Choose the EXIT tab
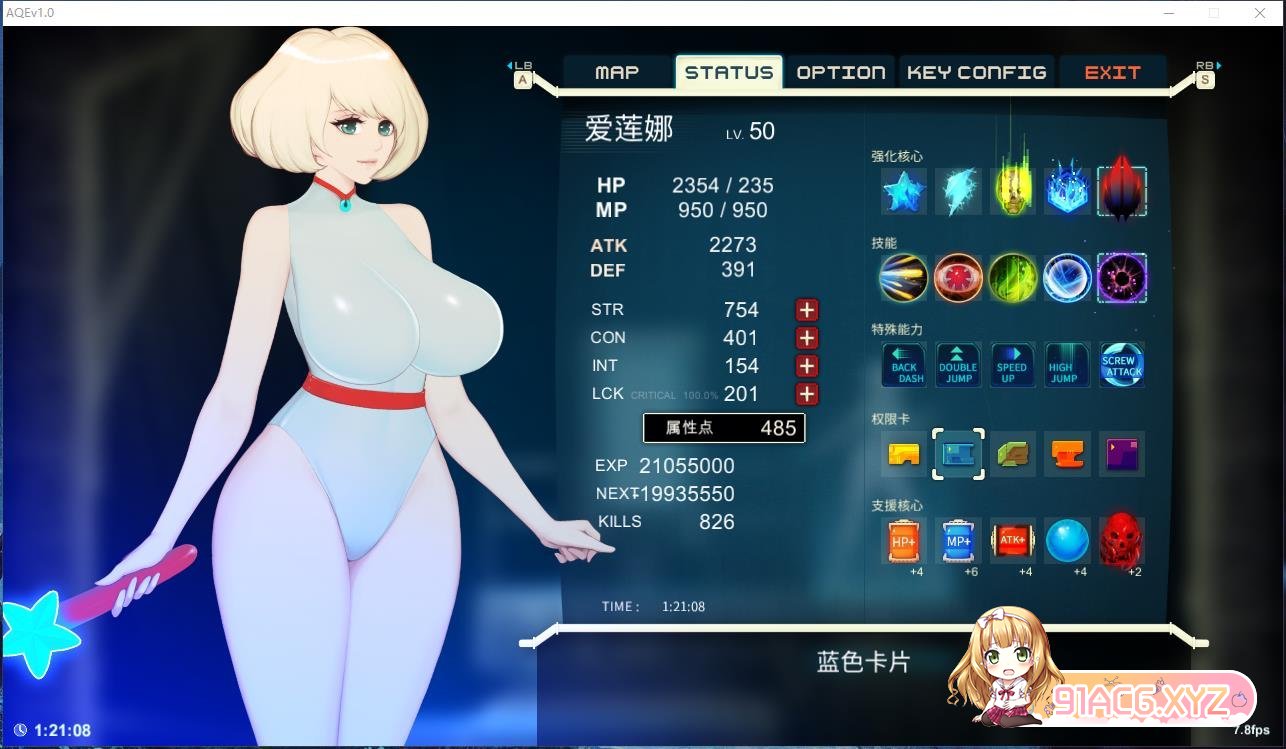Image resolution: width=1286 pixels, height=749 pixels. [x=1112, y=72]
